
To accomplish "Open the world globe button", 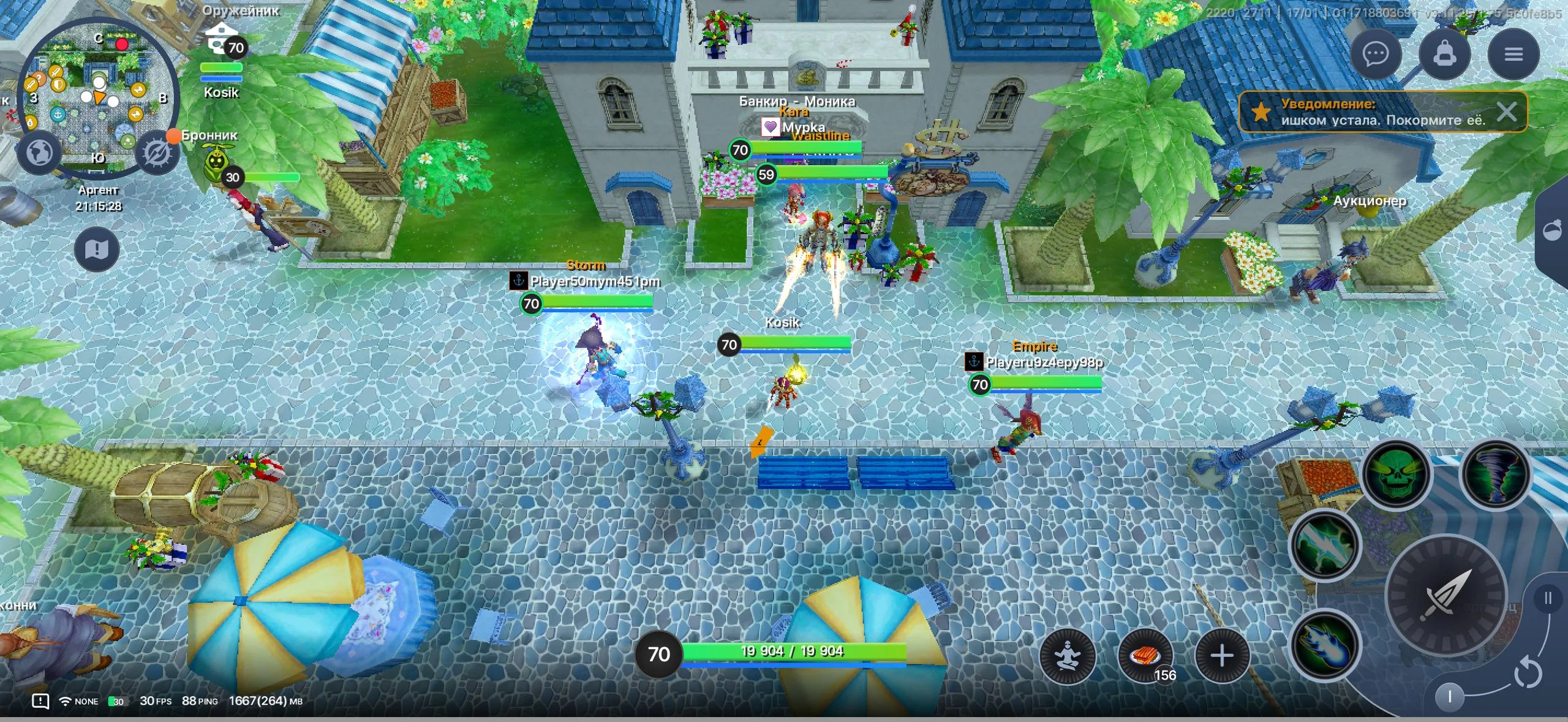I will click(40, 153).
